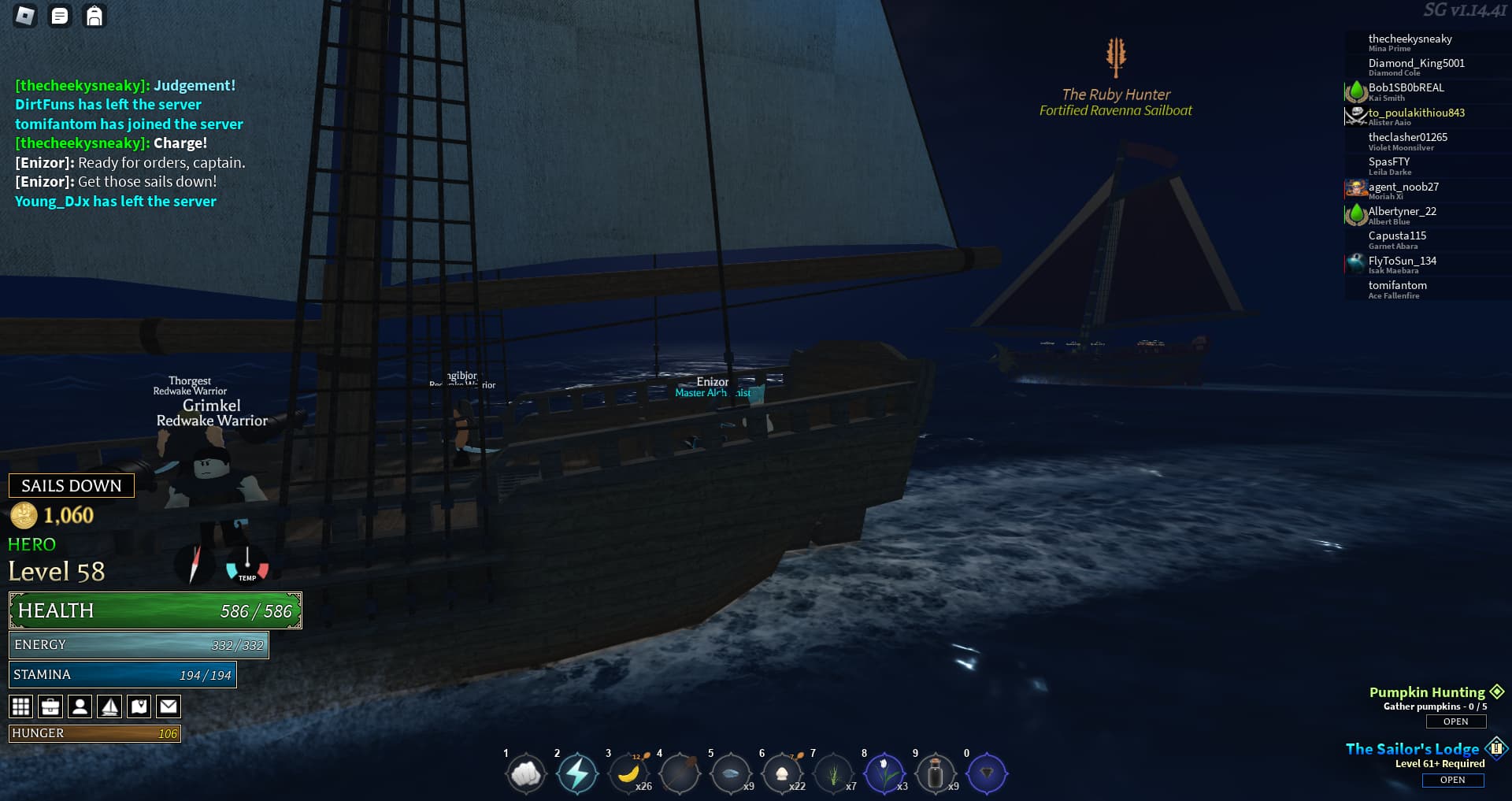This screenshot has height=801, width=1512.
Task: Open the Roblox main menu
Action: (x=25, y=16)
